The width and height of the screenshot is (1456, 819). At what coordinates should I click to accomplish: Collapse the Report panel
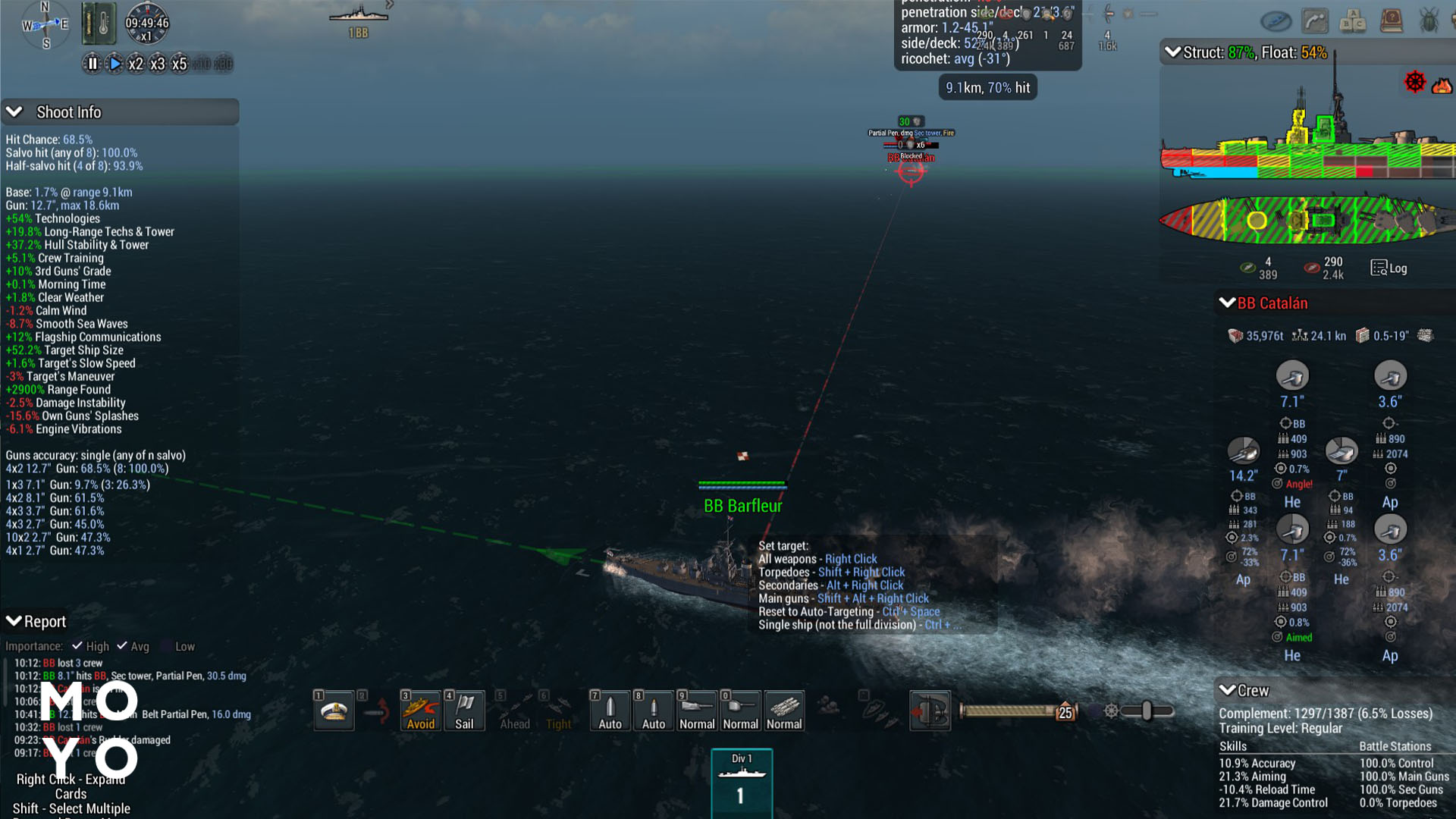point(14,621)
